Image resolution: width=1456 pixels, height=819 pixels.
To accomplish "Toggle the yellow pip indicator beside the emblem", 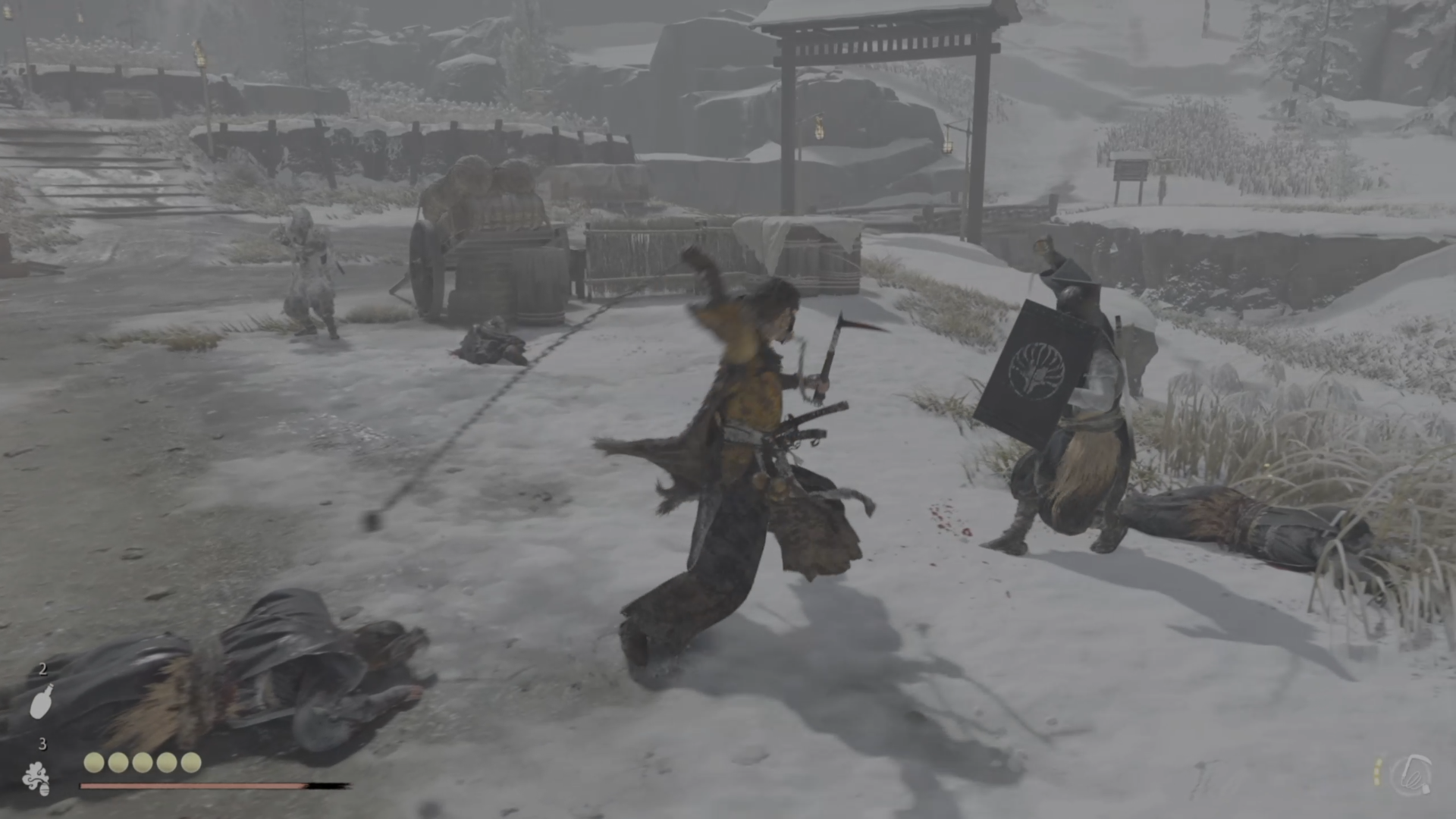I will (1377, 770).
